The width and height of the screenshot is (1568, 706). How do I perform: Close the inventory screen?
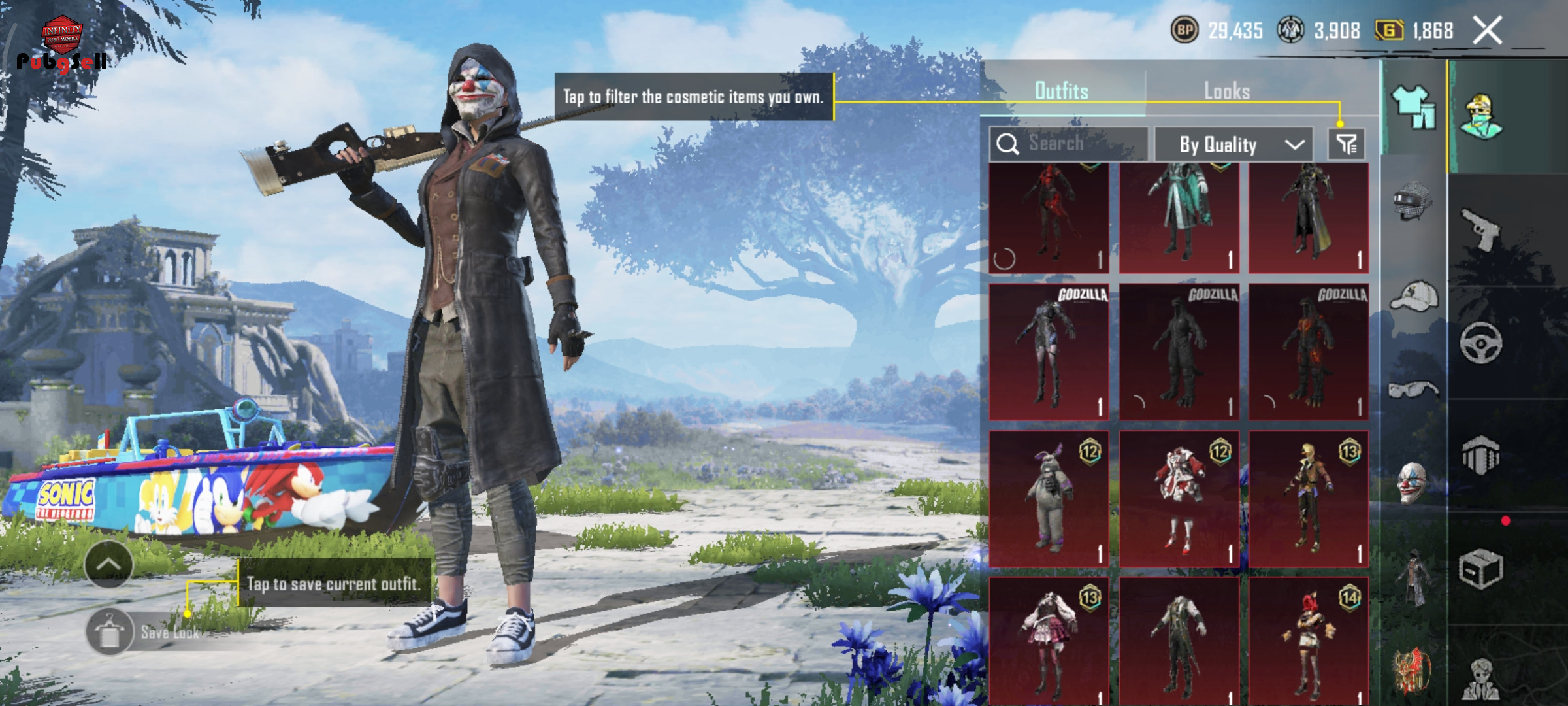tap(1487, 31)
